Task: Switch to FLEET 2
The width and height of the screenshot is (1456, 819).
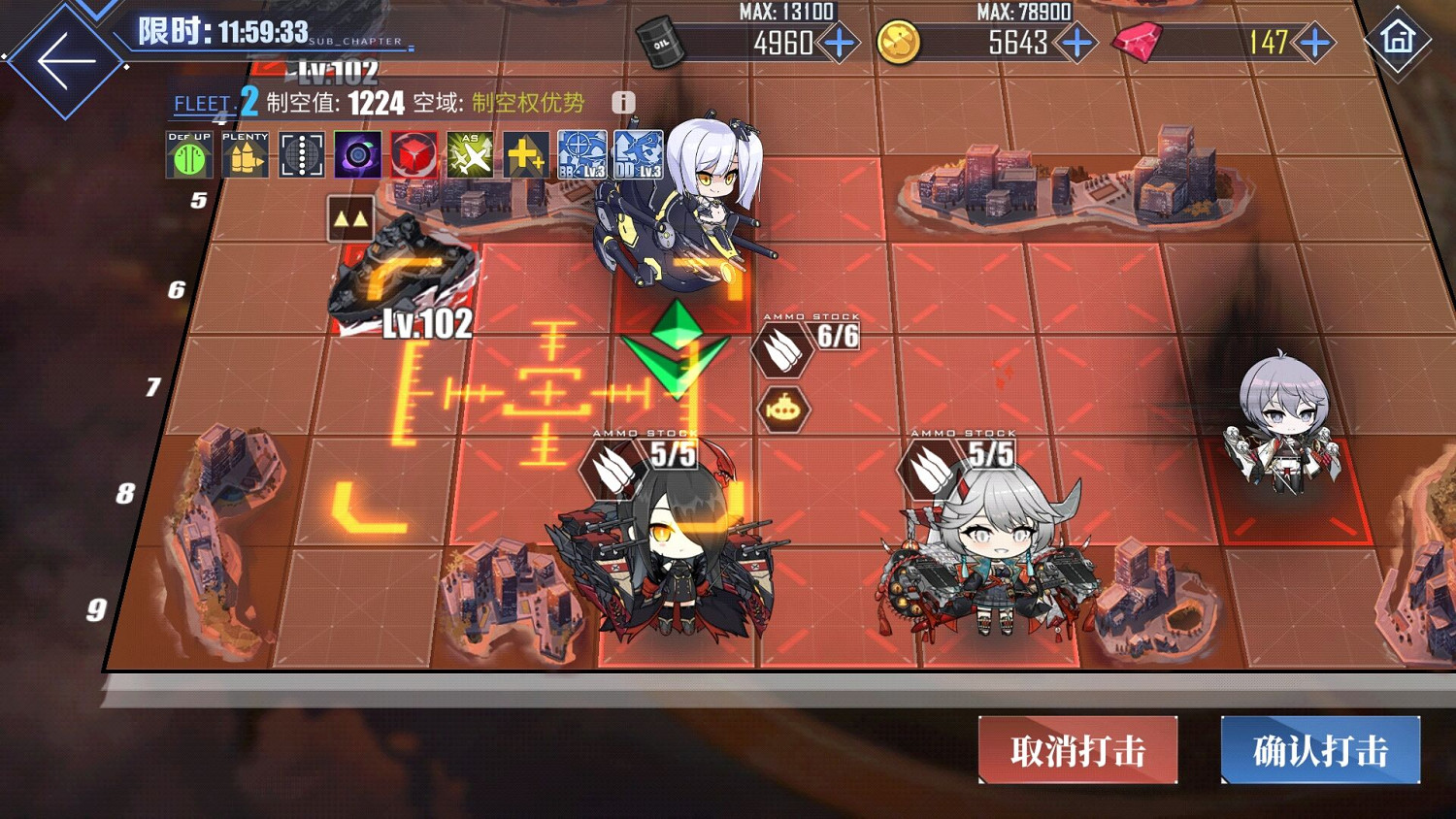Action: [x=217, y=102]
